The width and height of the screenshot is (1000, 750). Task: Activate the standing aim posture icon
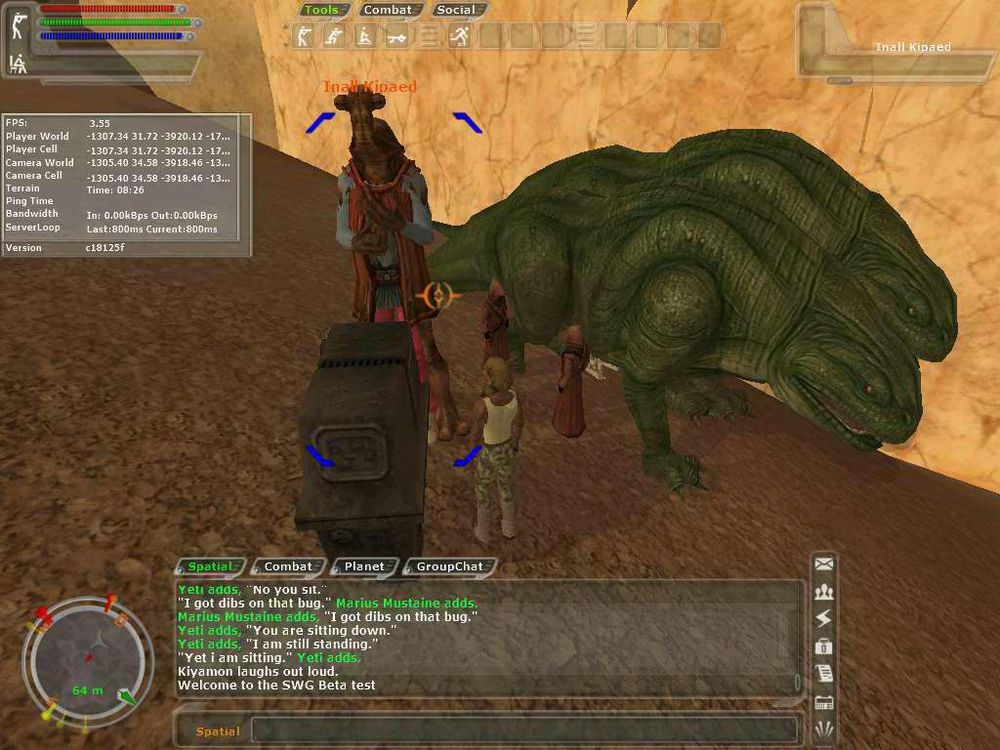(x=301, y=37)
